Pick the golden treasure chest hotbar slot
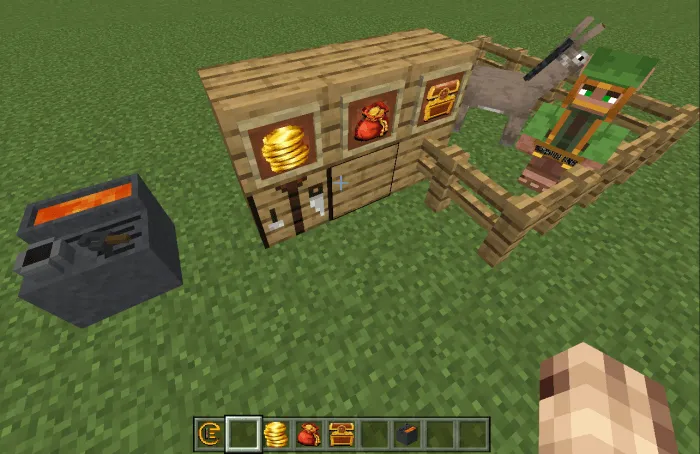 point(341,434)
